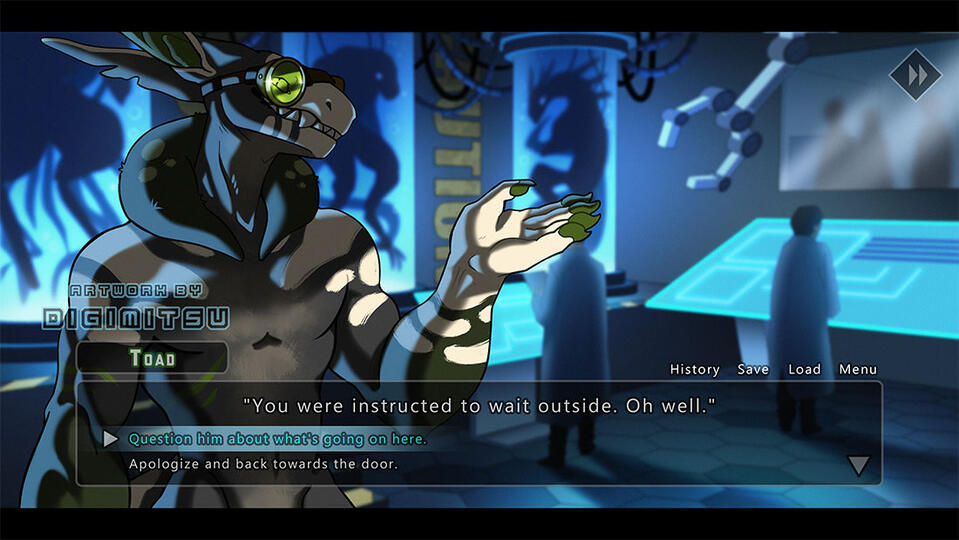Image resolution: width=959 pixels, height=540 pixels.
Task: Open the Save menu
Action: [x=753, y=369]
